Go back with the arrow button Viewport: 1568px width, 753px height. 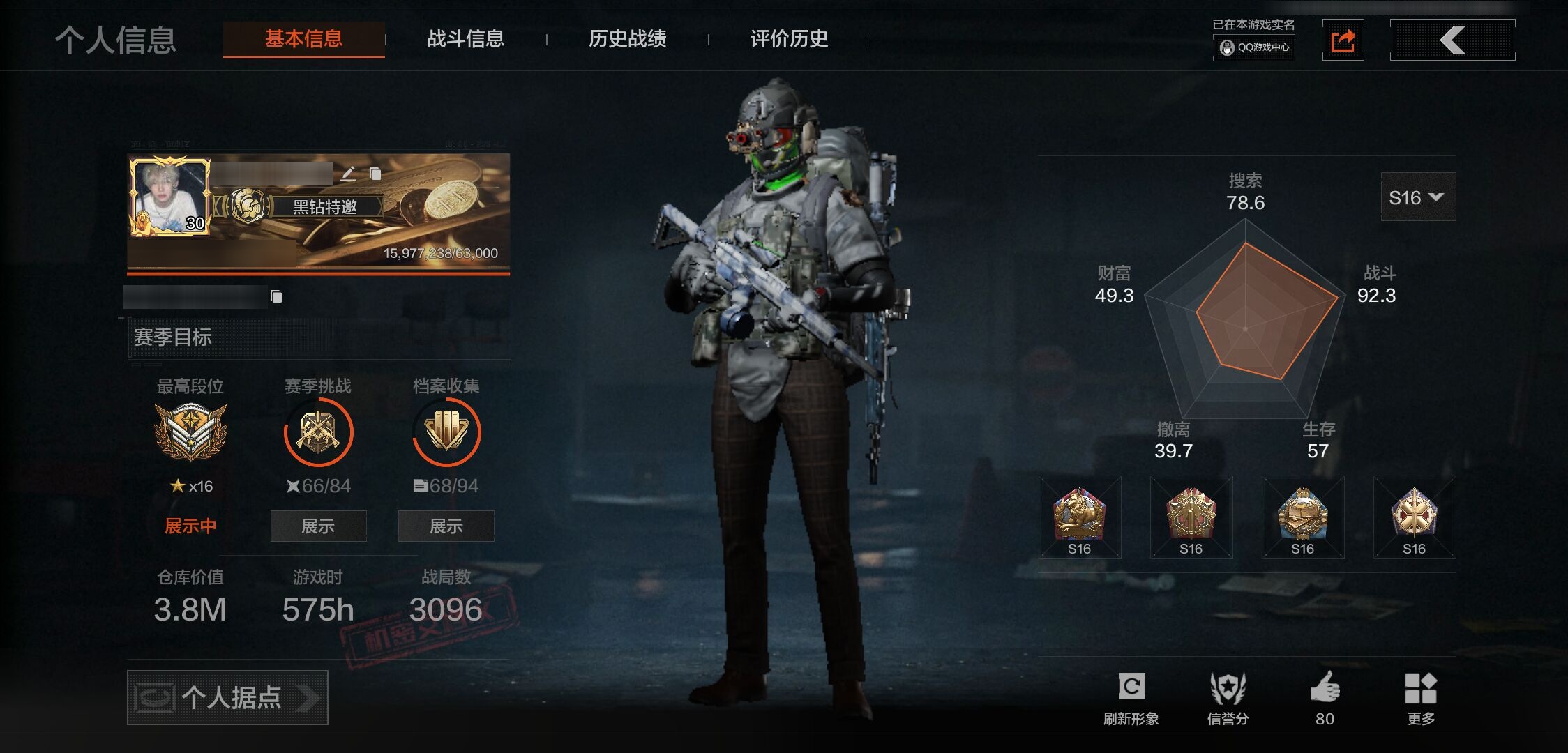(x=1452, y=40)
